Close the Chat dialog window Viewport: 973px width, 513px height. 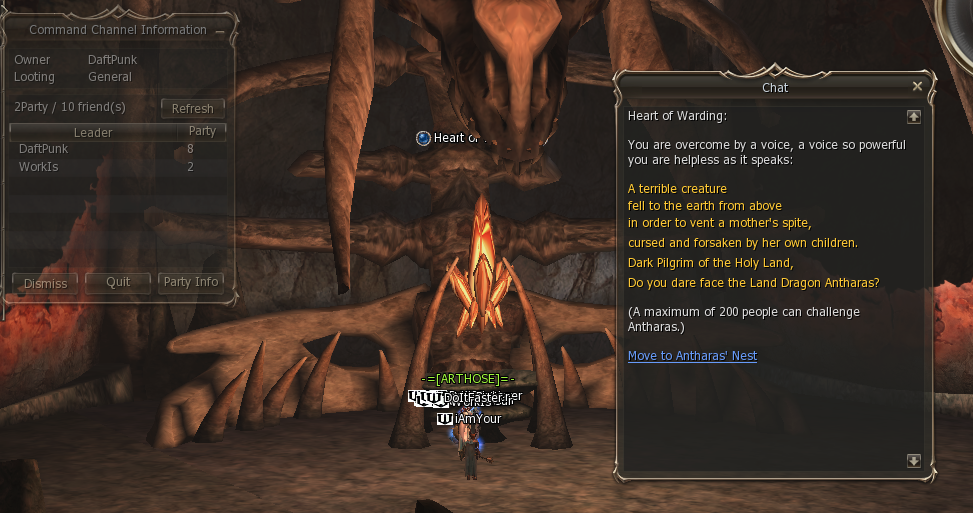pos(917,87)
